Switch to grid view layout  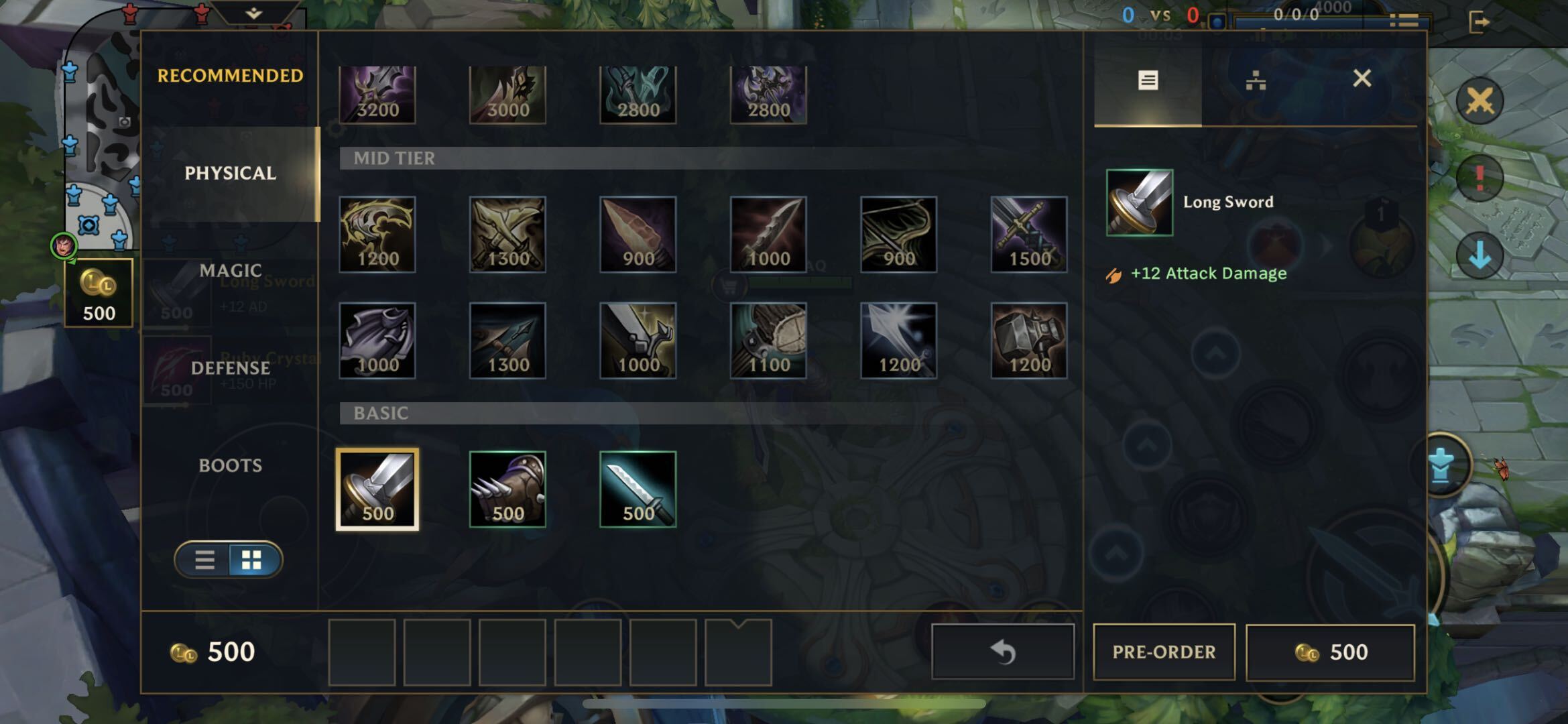point(252,560)
